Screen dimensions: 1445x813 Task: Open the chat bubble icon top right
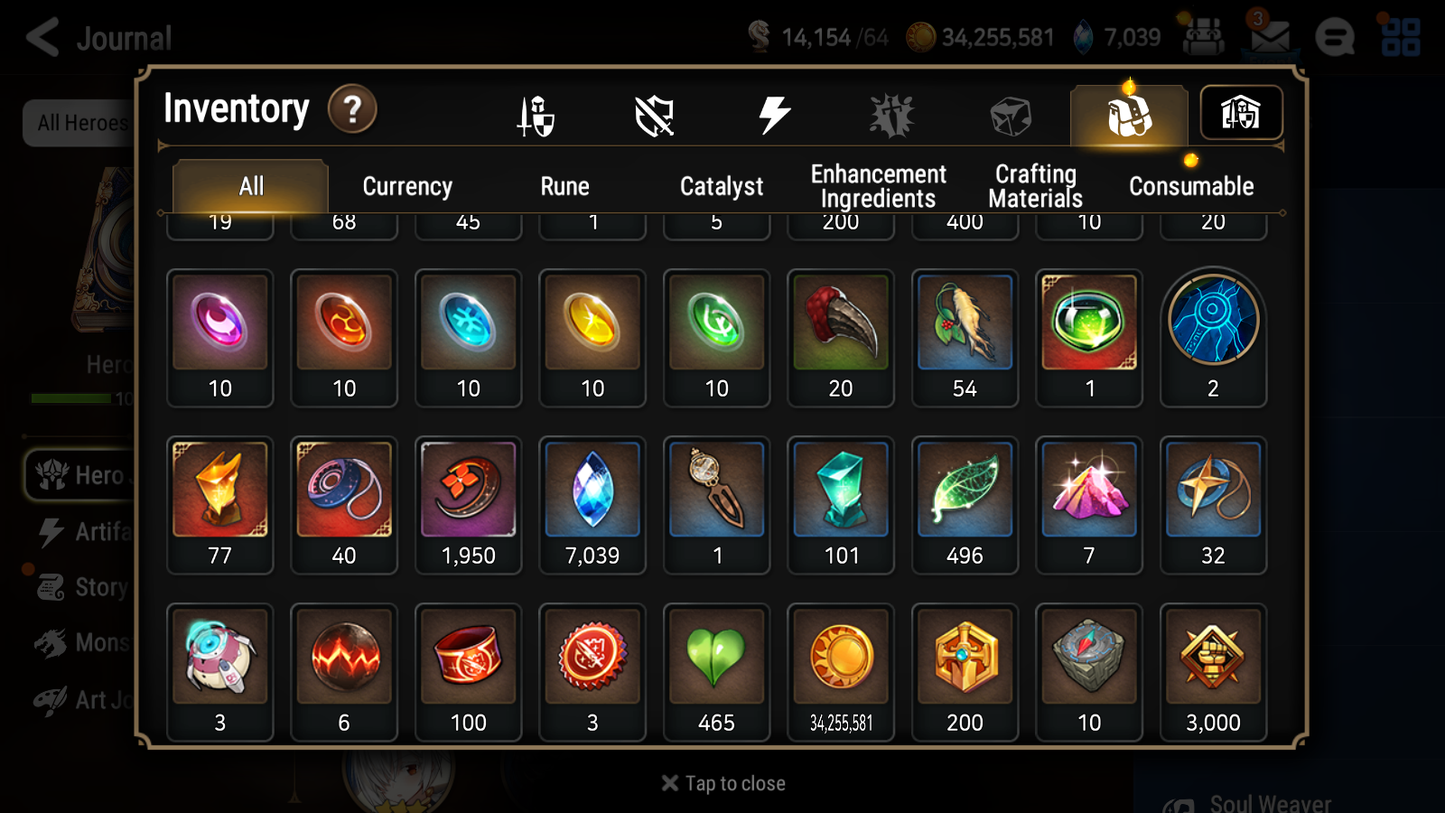1335,38
